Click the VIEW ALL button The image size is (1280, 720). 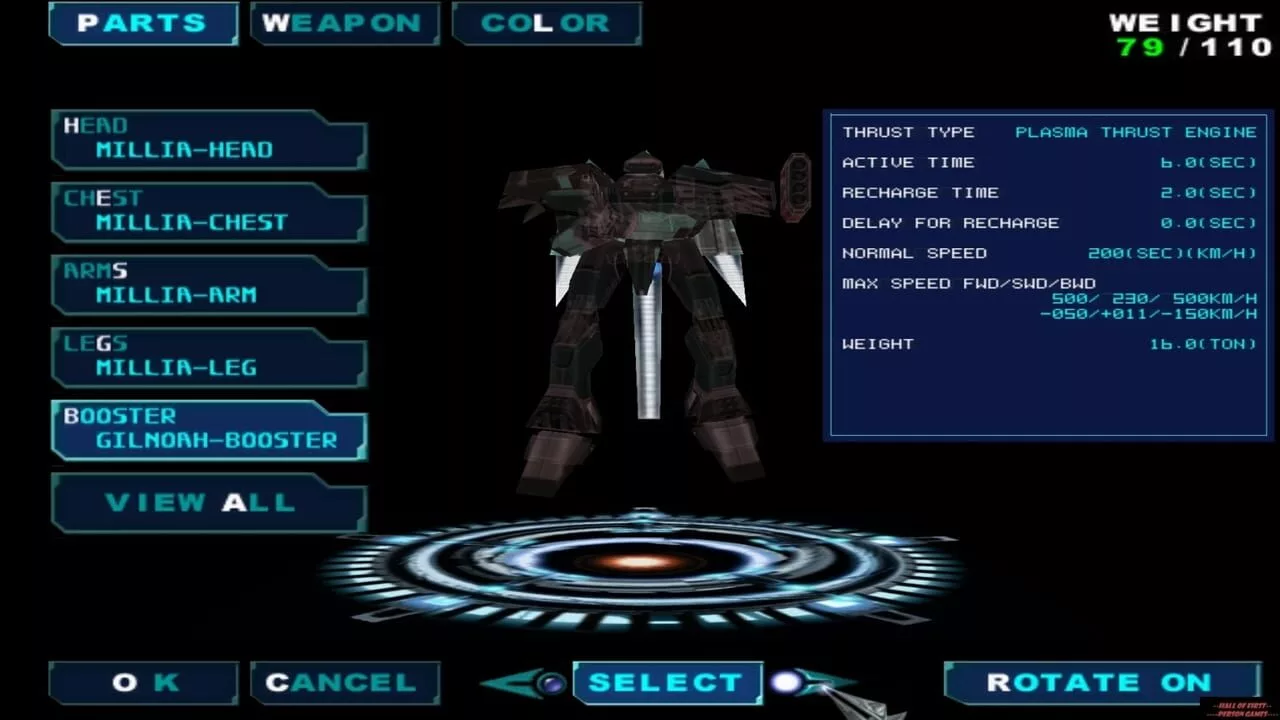(209, 502)
